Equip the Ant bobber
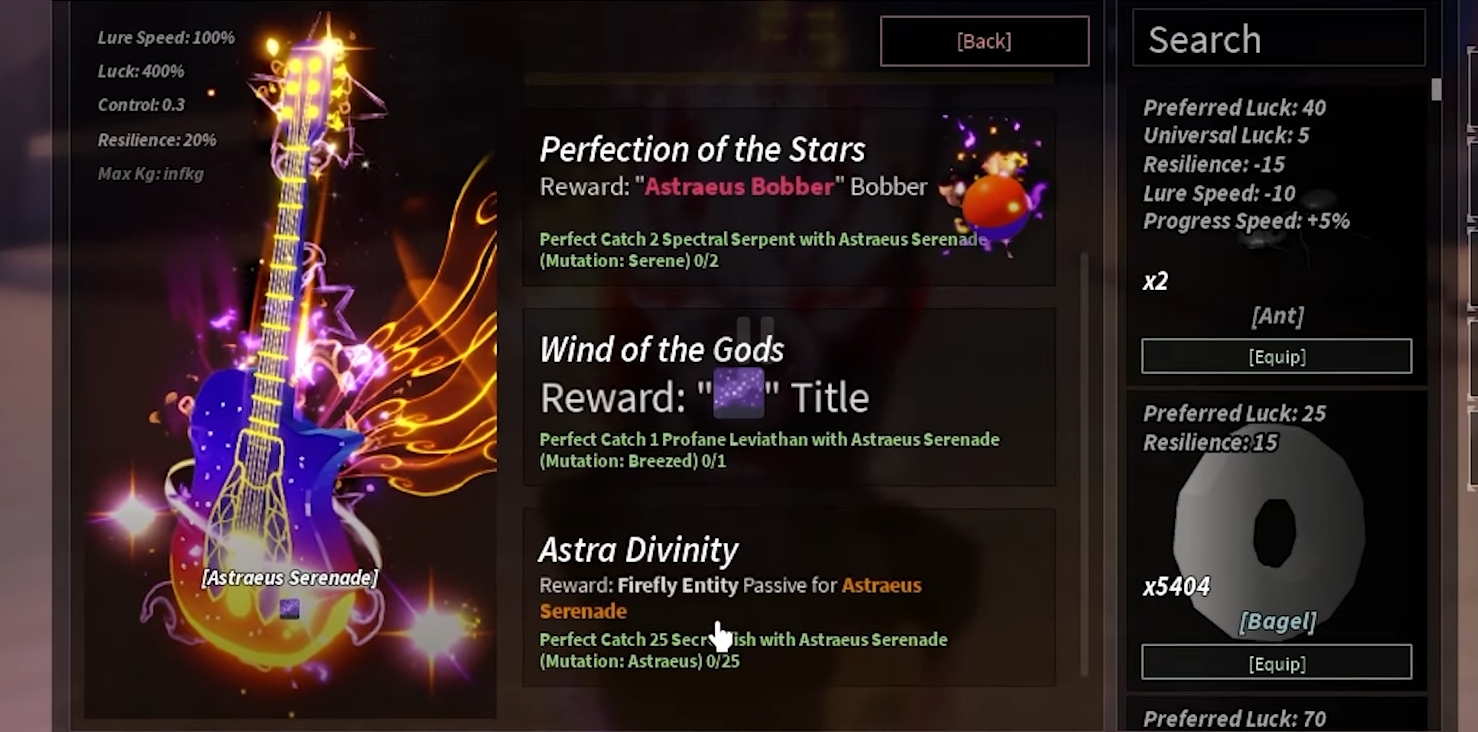The width and height of the screenshot is (1478, 732). coord(1276,355)
